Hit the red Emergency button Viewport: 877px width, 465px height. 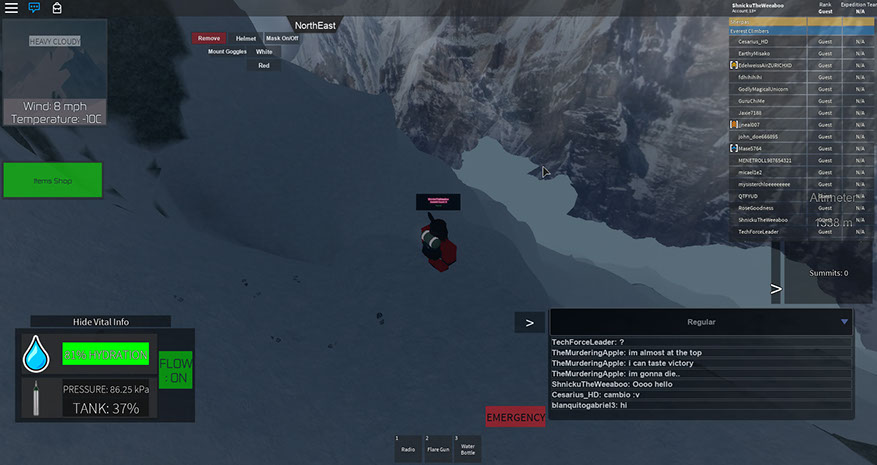515,417
